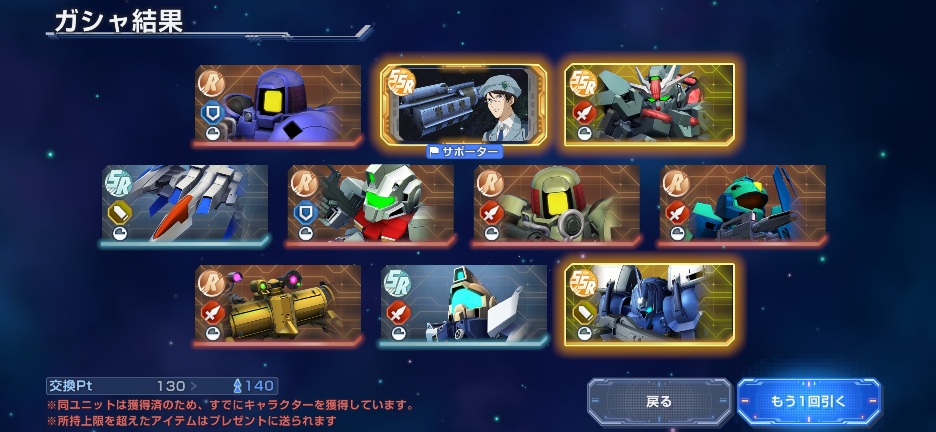Inspect the olive-green R mobile suit card
936x432 pixels.
pos(556,204)
